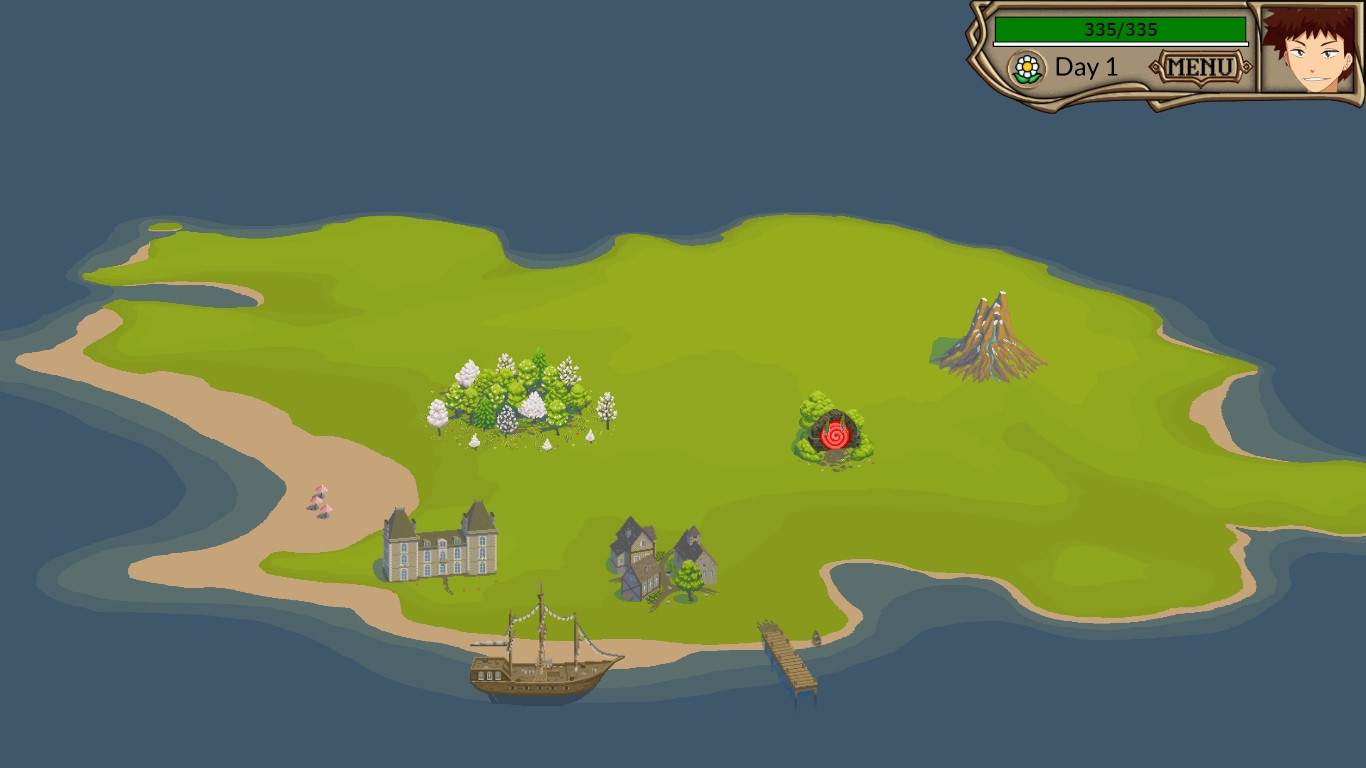Go to the wooden pier

(x=789, y=656)
